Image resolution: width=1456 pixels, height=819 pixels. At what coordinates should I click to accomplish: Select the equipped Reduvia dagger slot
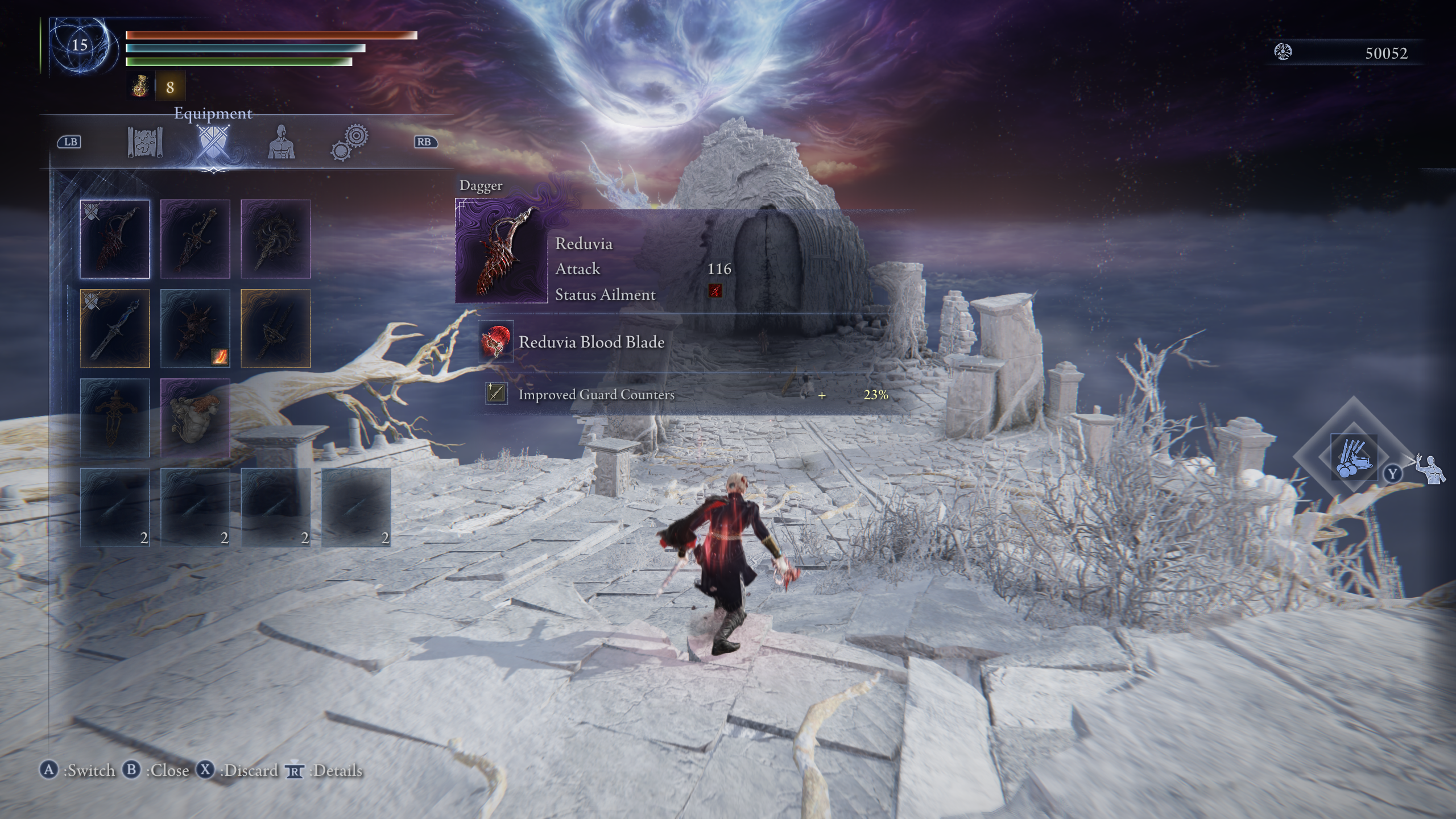point(115,239)
